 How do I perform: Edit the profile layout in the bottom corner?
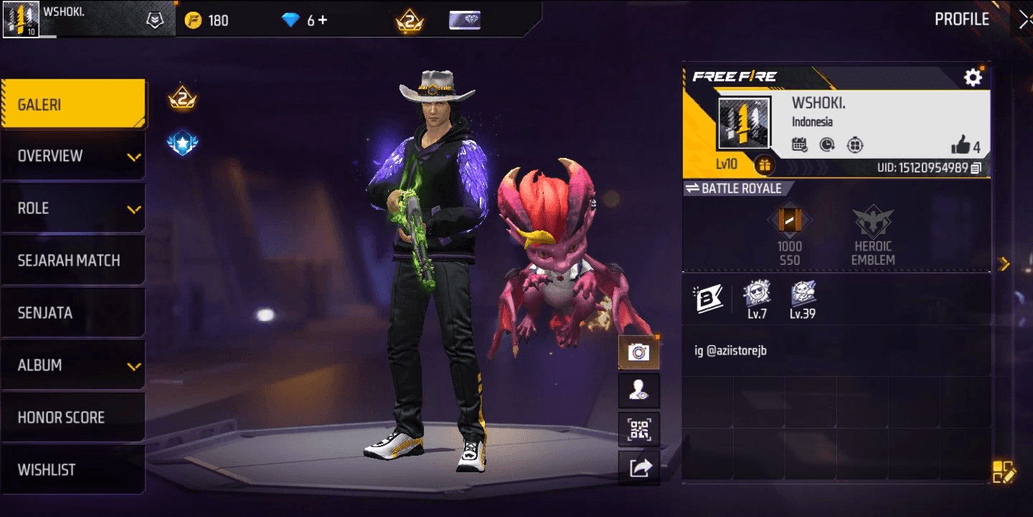coord(1003,472)
